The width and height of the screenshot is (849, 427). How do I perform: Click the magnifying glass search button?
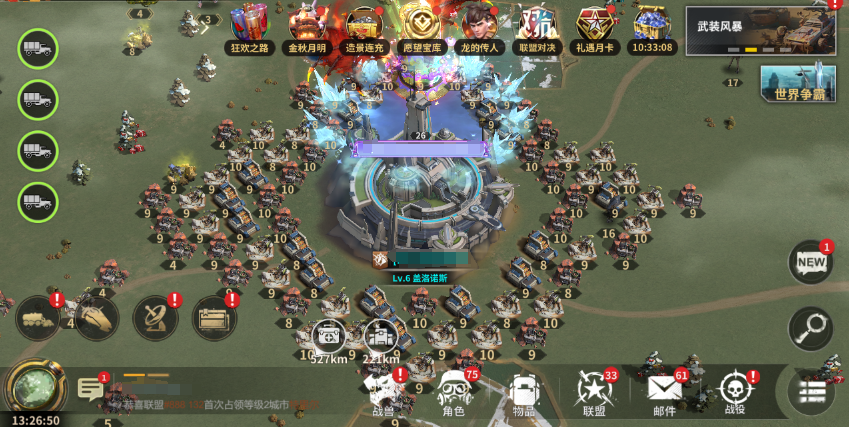coord(810,327)
